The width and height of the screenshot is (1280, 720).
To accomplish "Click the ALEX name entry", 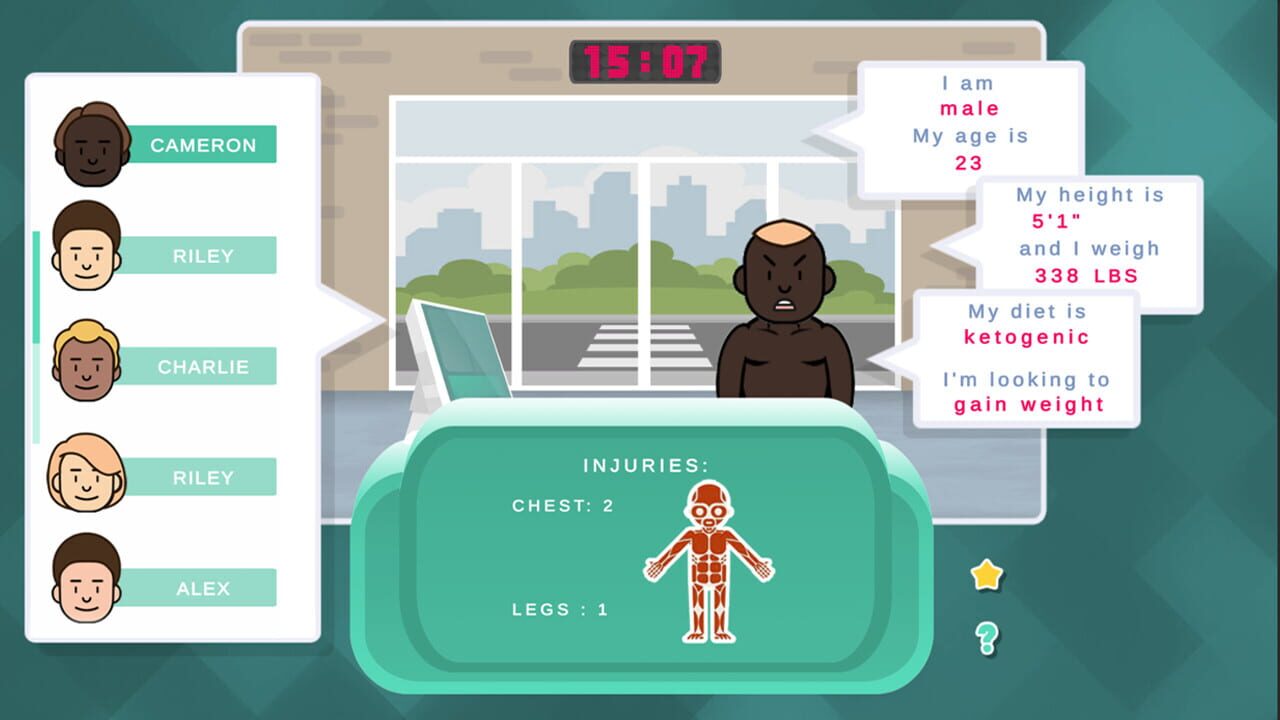I will pyautogui.click(x=203, y=588).
